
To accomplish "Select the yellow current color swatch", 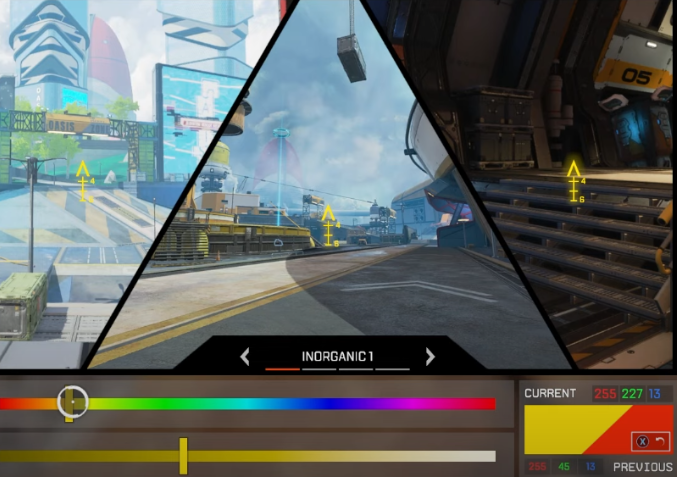I will tap(560, 428).
